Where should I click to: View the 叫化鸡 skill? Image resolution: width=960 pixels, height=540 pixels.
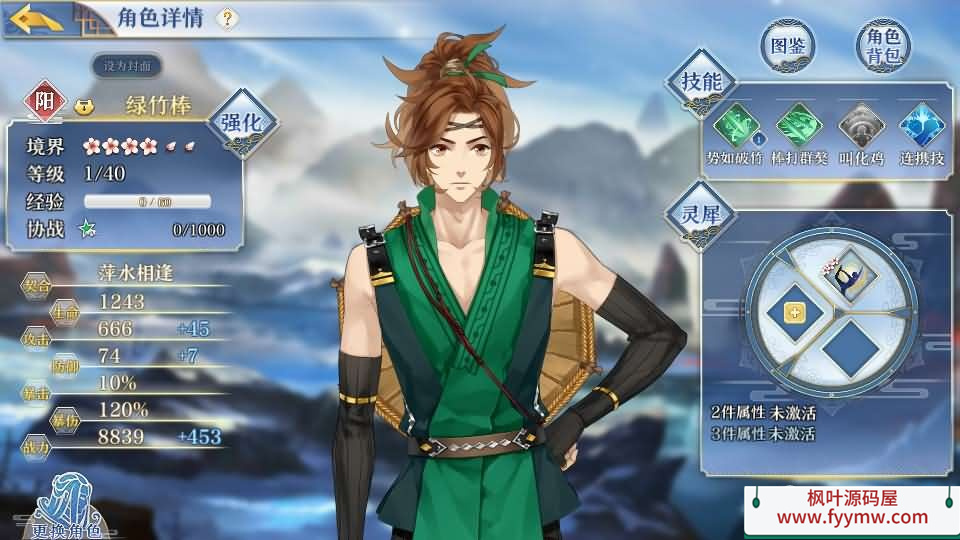(x=859, y=127)
